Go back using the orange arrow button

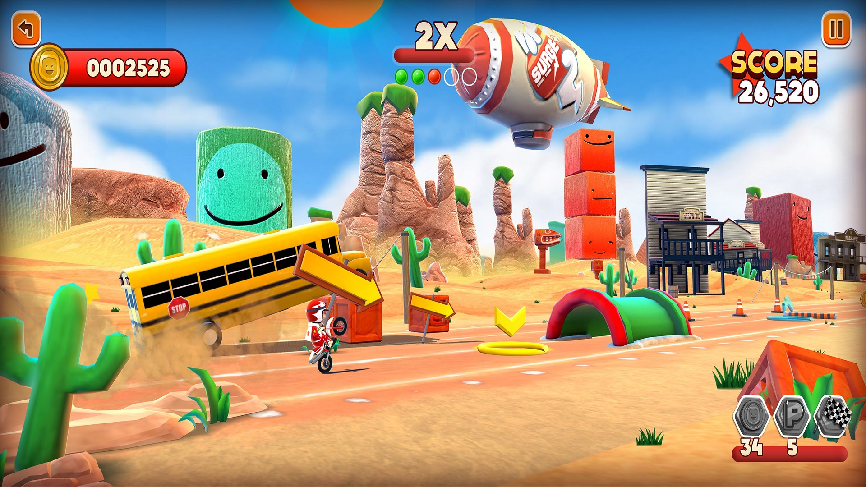tap(27, 28)
